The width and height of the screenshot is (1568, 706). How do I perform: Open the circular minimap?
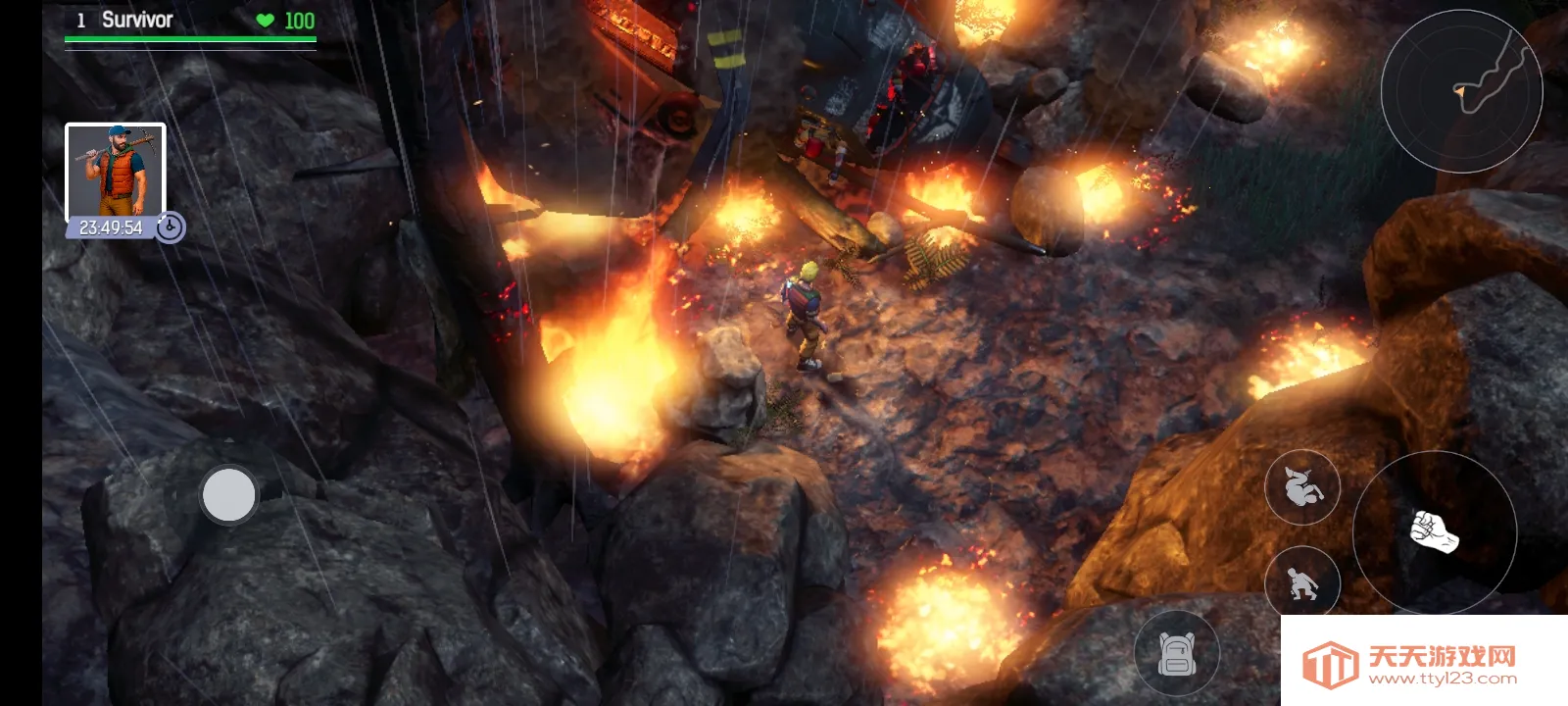(1461, 90)
